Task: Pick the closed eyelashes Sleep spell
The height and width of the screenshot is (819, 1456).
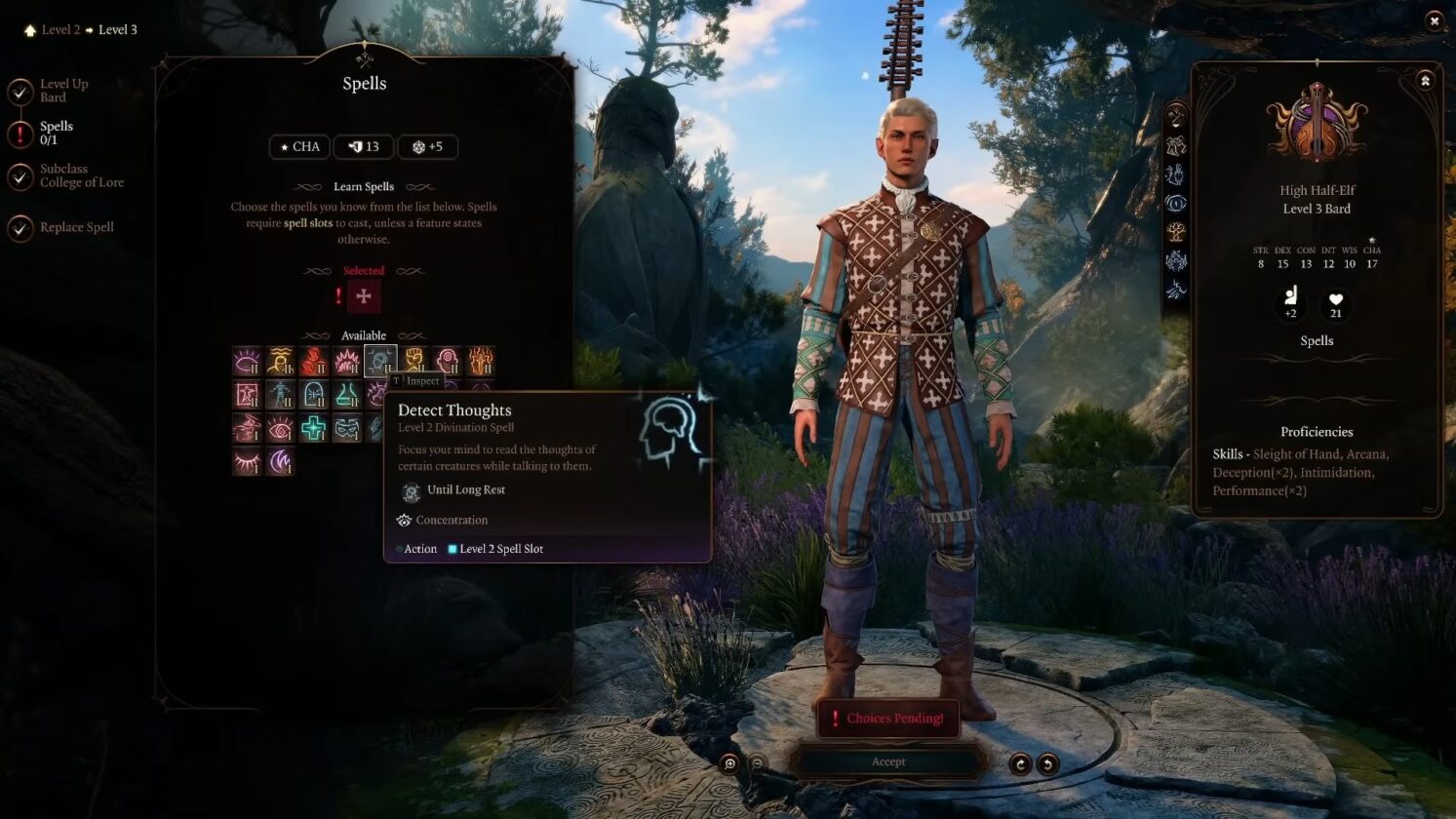Action: click(248, 461)
